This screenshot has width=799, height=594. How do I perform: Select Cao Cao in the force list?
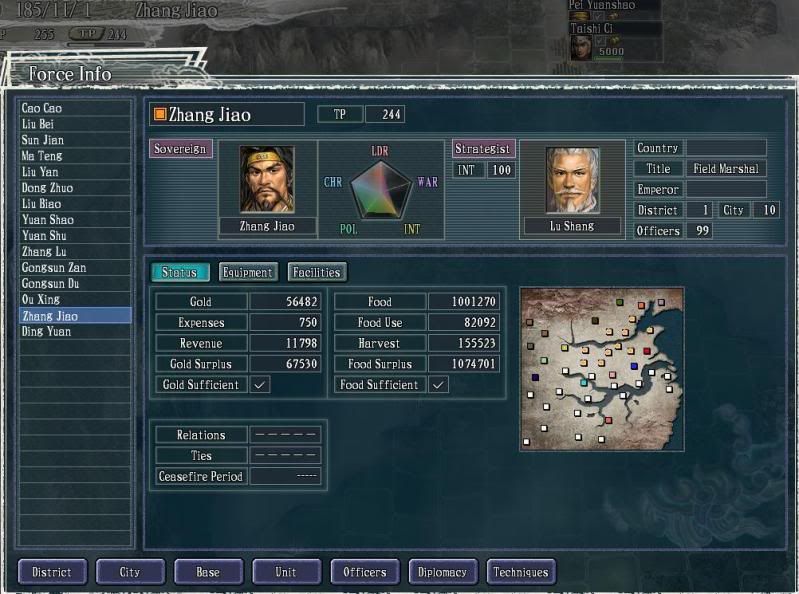coord(75,108)
